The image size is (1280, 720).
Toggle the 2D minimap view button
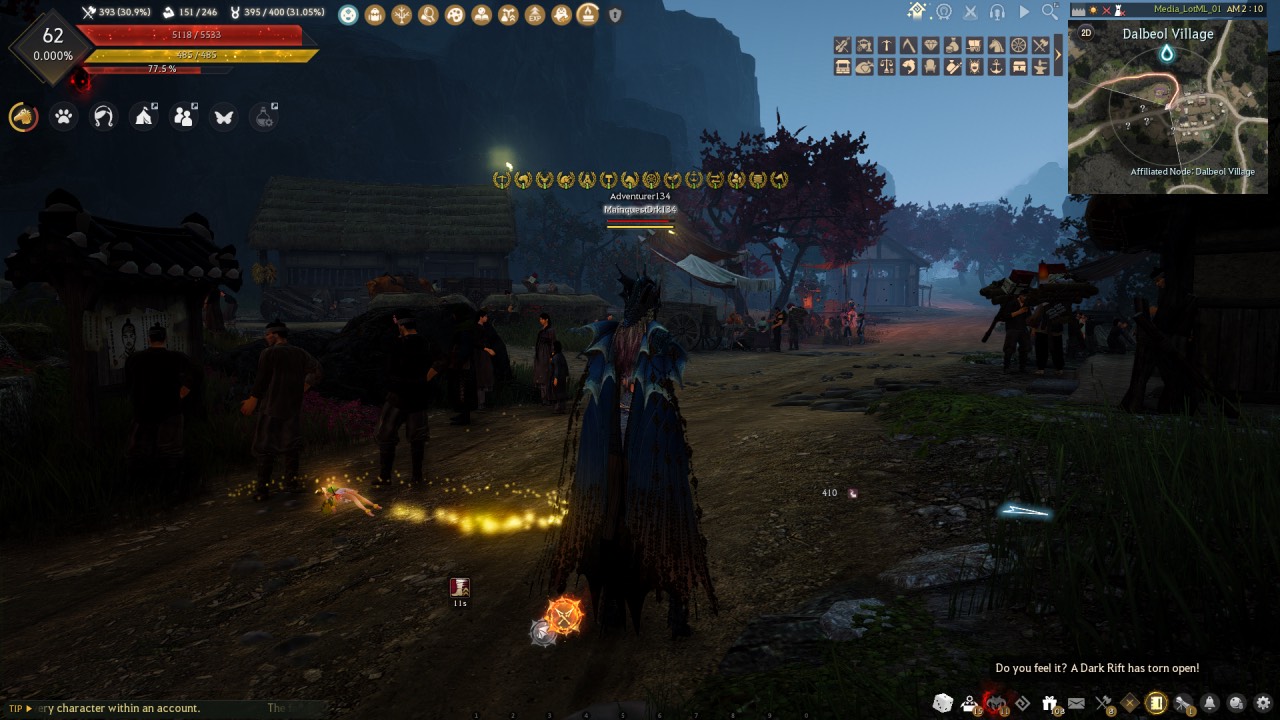(1086, 32)
